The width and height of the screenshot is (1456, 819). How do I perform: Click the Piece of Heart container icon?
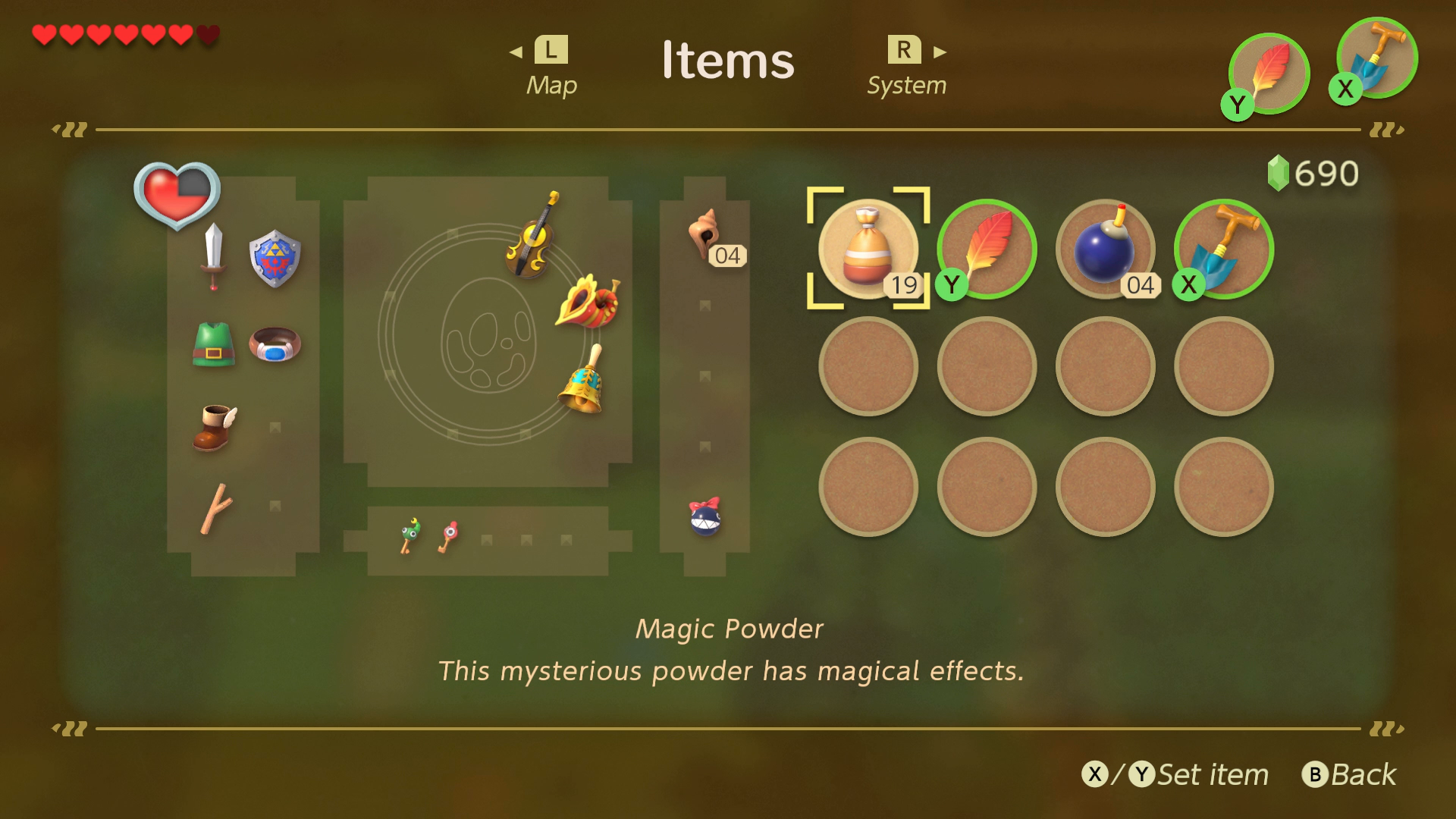177,194
